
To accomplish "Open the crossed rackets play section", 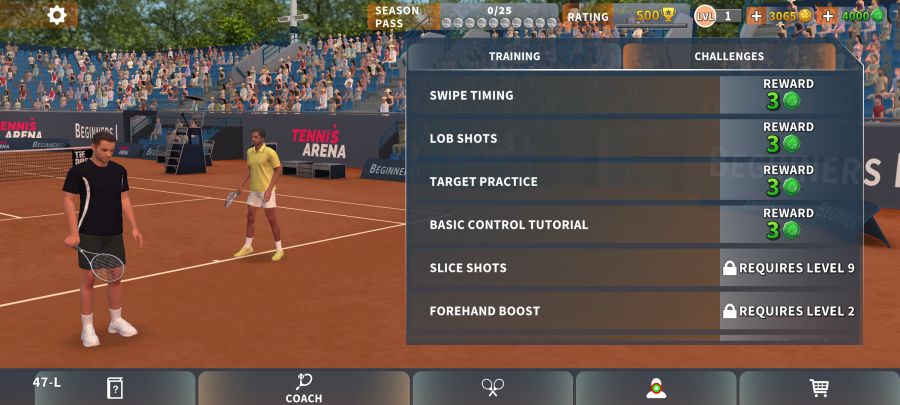I will pos(493,387).
